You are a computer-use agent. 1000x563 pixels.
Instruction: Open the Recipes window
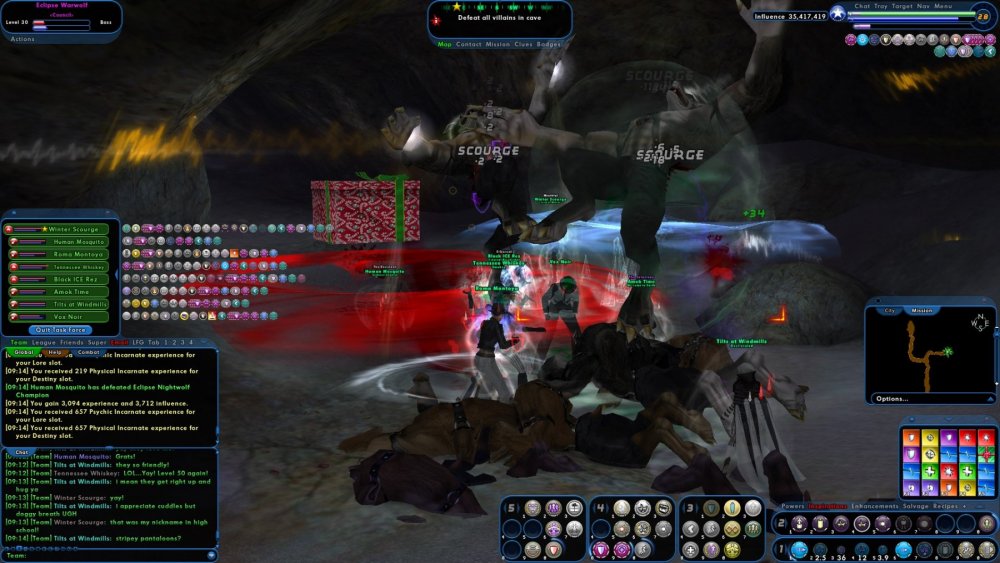click(947, 506)
